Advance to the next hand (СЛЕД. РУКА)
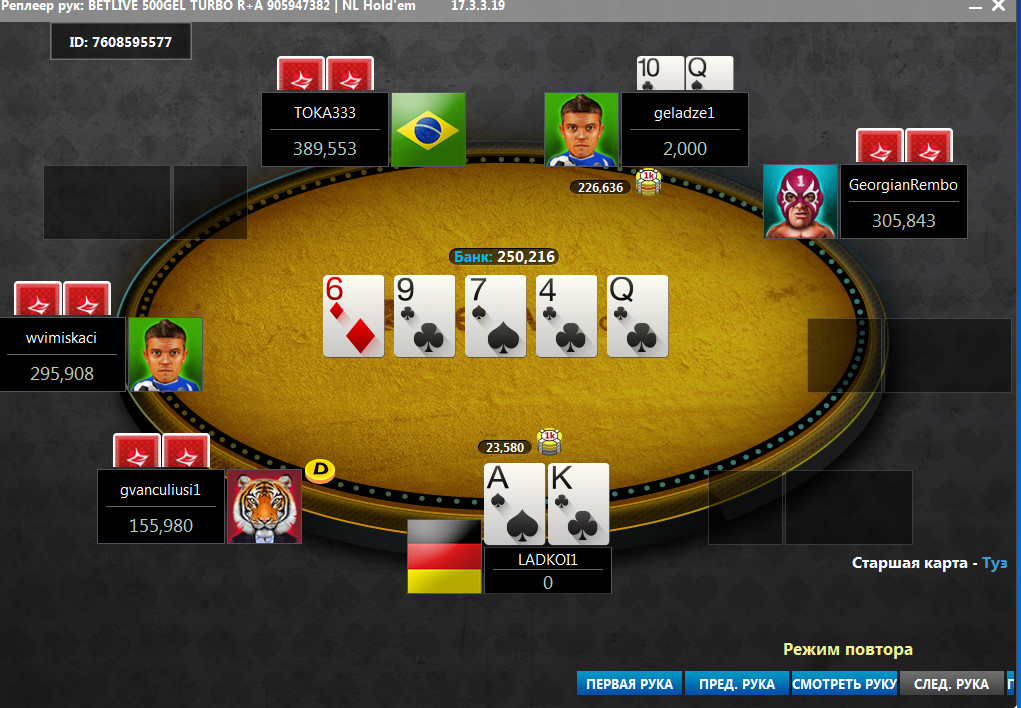 951,684
